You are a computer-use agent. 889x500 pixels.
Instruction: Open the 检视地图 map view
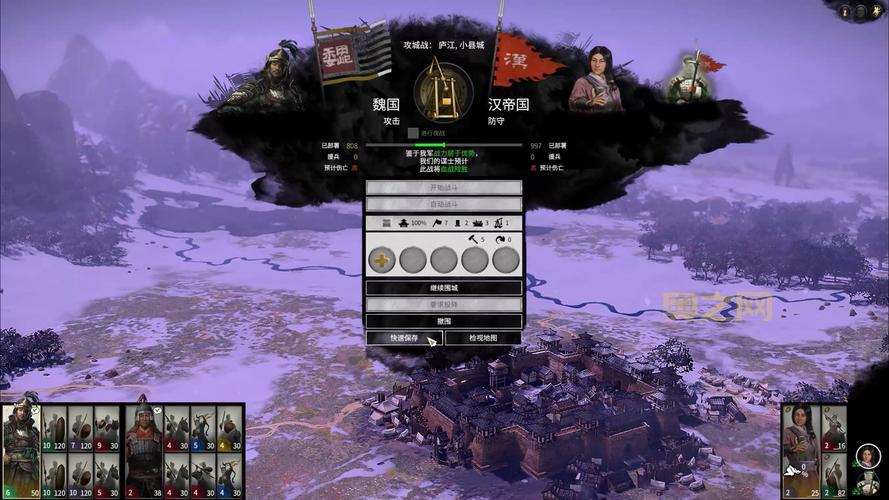(483, 338)
